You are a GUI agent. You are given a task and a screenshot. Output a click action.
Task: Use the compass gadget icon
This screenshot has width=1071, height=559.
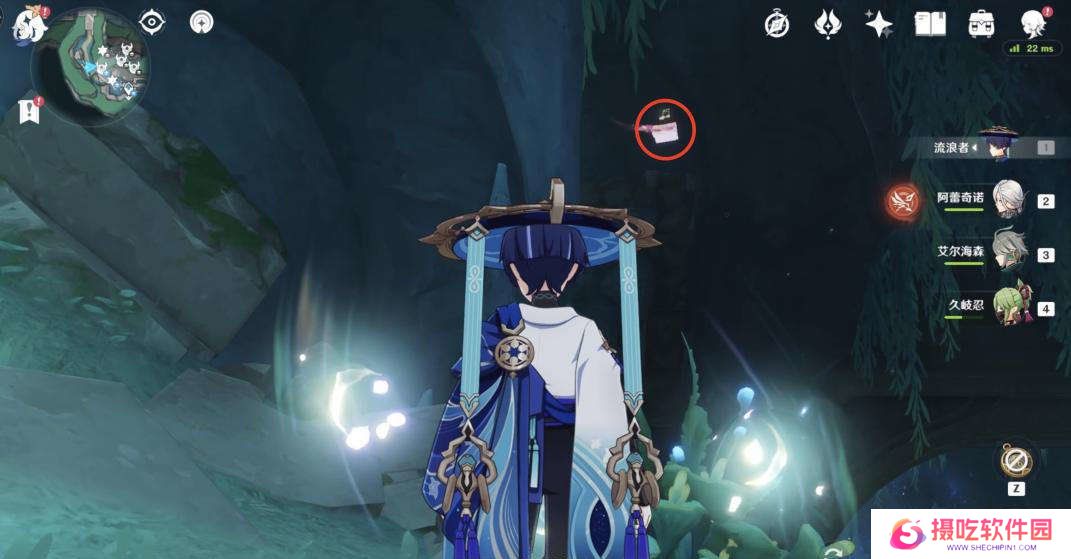(1017, 461)
